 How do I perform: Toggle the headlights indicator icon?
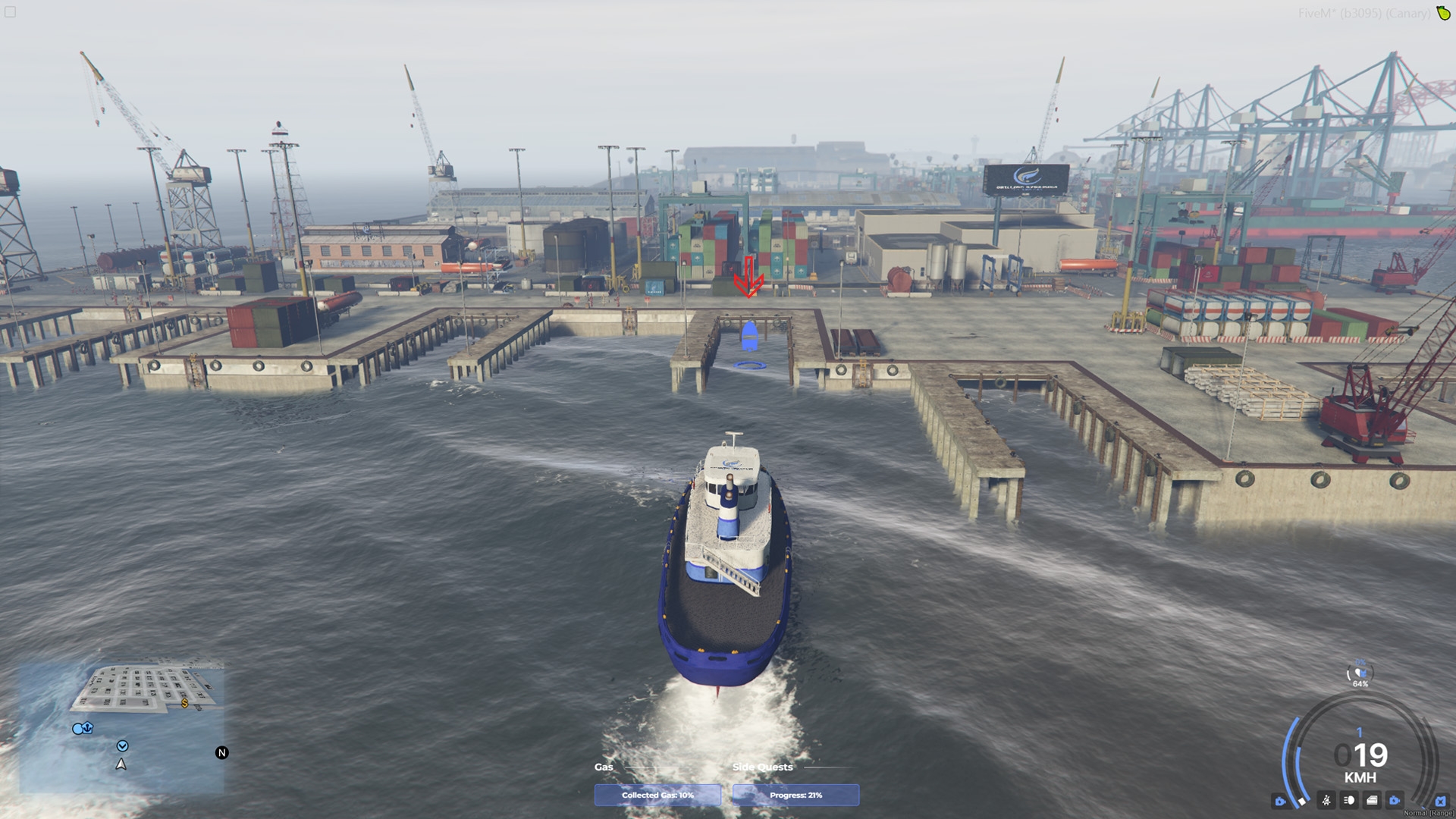point(1349,800)
